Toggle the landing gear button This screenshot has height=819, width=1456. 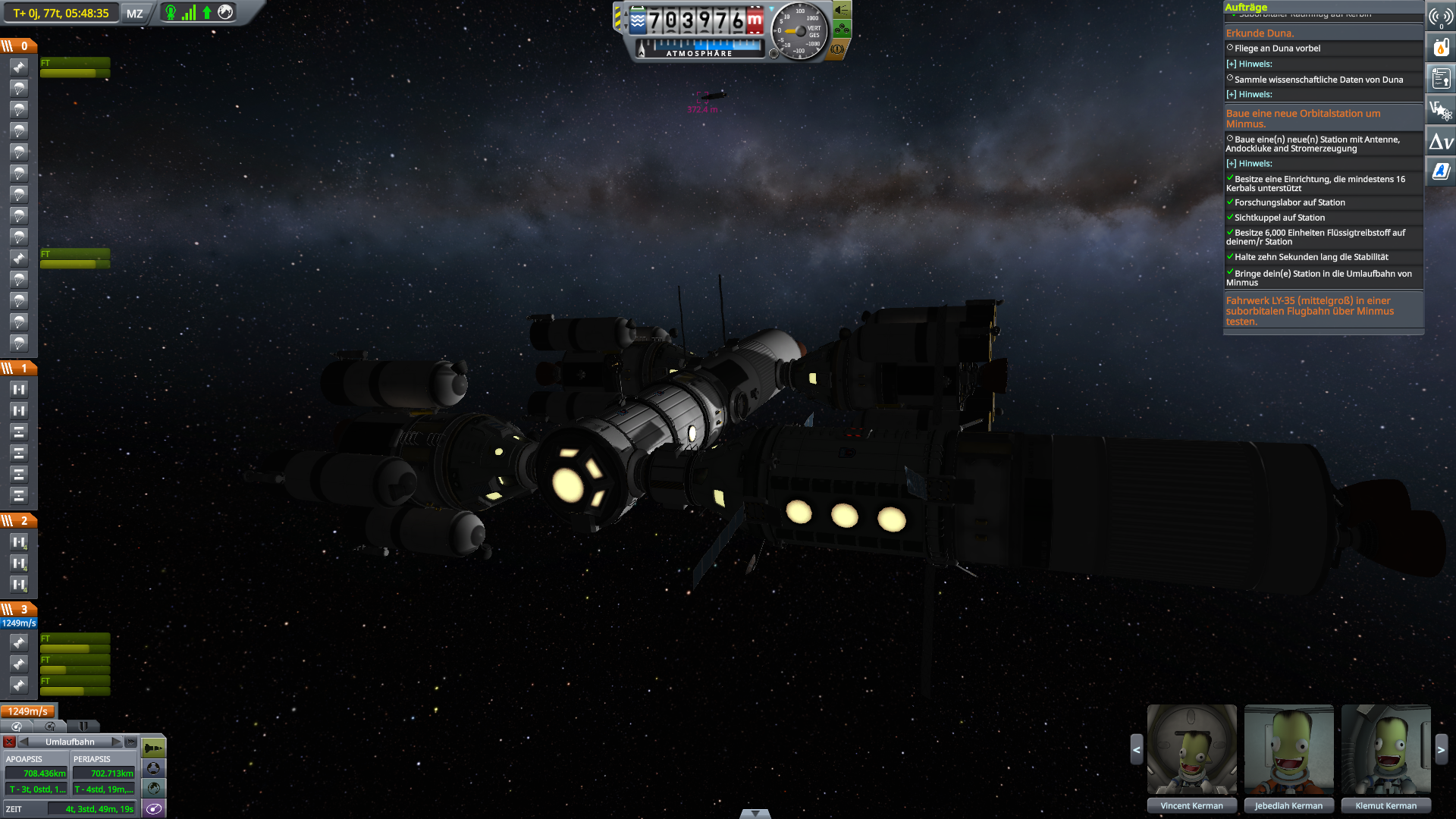[x=842, y=30]
